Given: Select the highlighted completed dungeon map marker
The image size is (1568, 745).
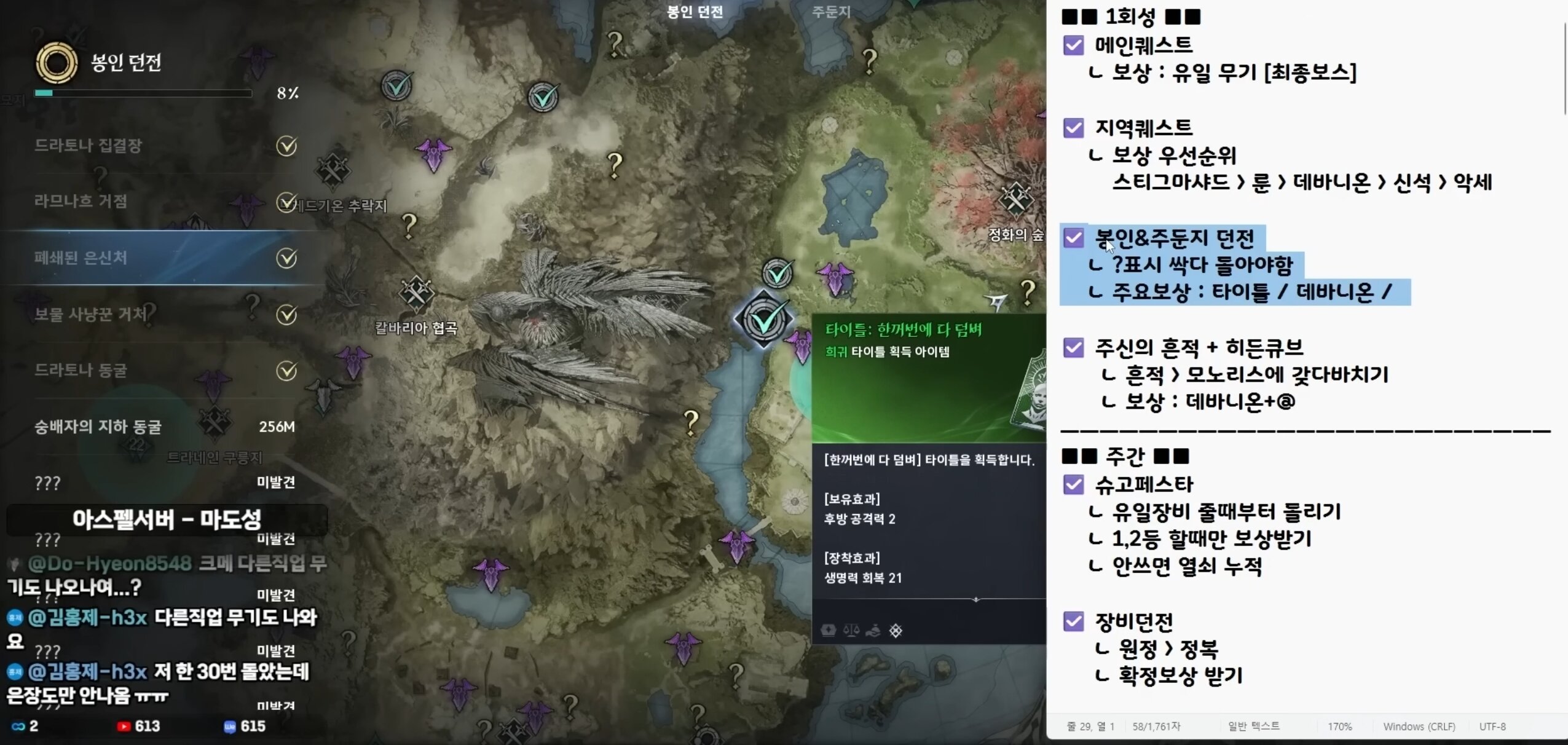Looking at the screenshot, I should [x=765, y=318].
